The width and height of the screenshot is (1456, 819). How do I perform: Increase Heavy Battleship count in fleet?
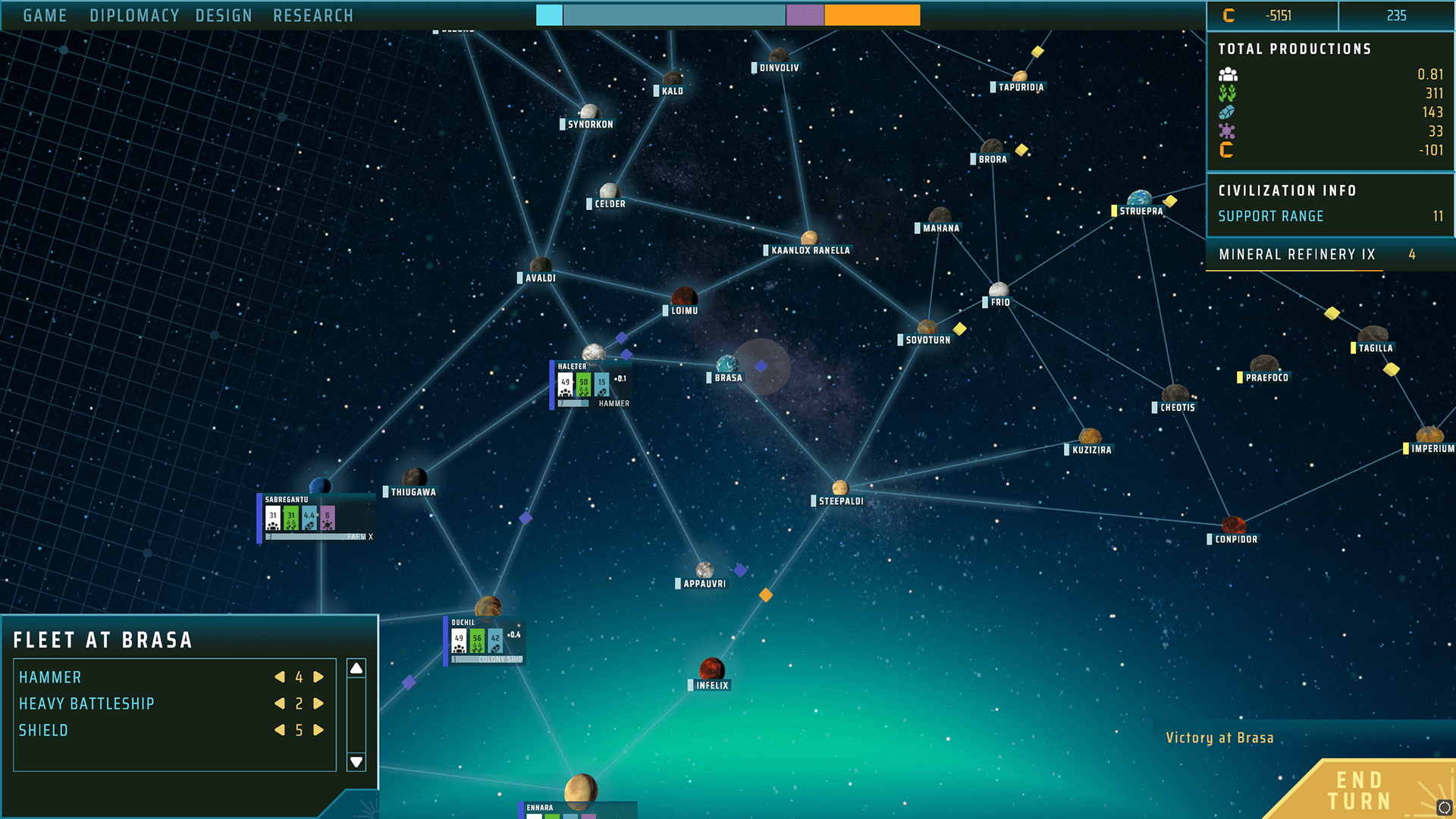[318, 704]
